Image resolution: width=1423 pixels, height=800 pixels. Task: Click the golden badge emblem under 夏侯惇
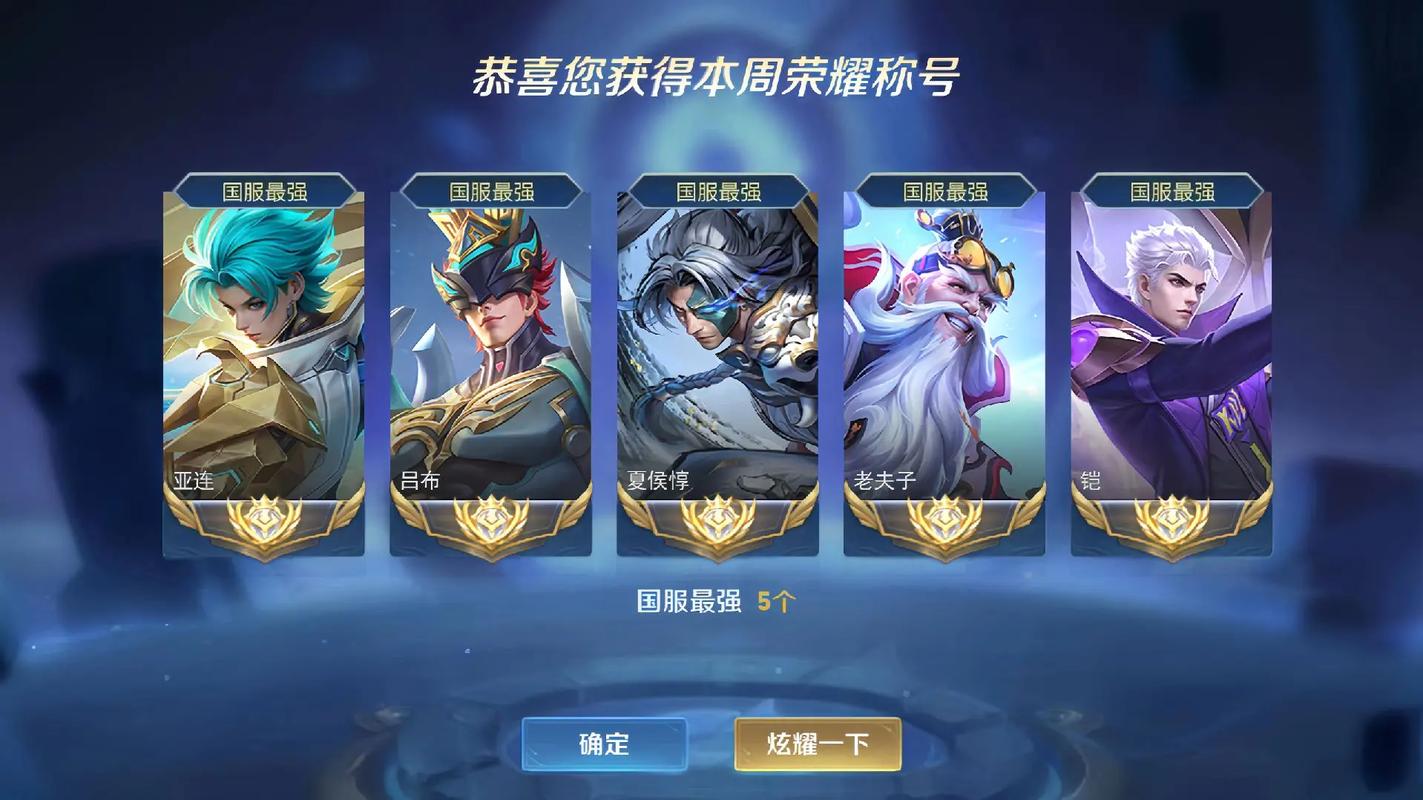click(x=717, y=519)
